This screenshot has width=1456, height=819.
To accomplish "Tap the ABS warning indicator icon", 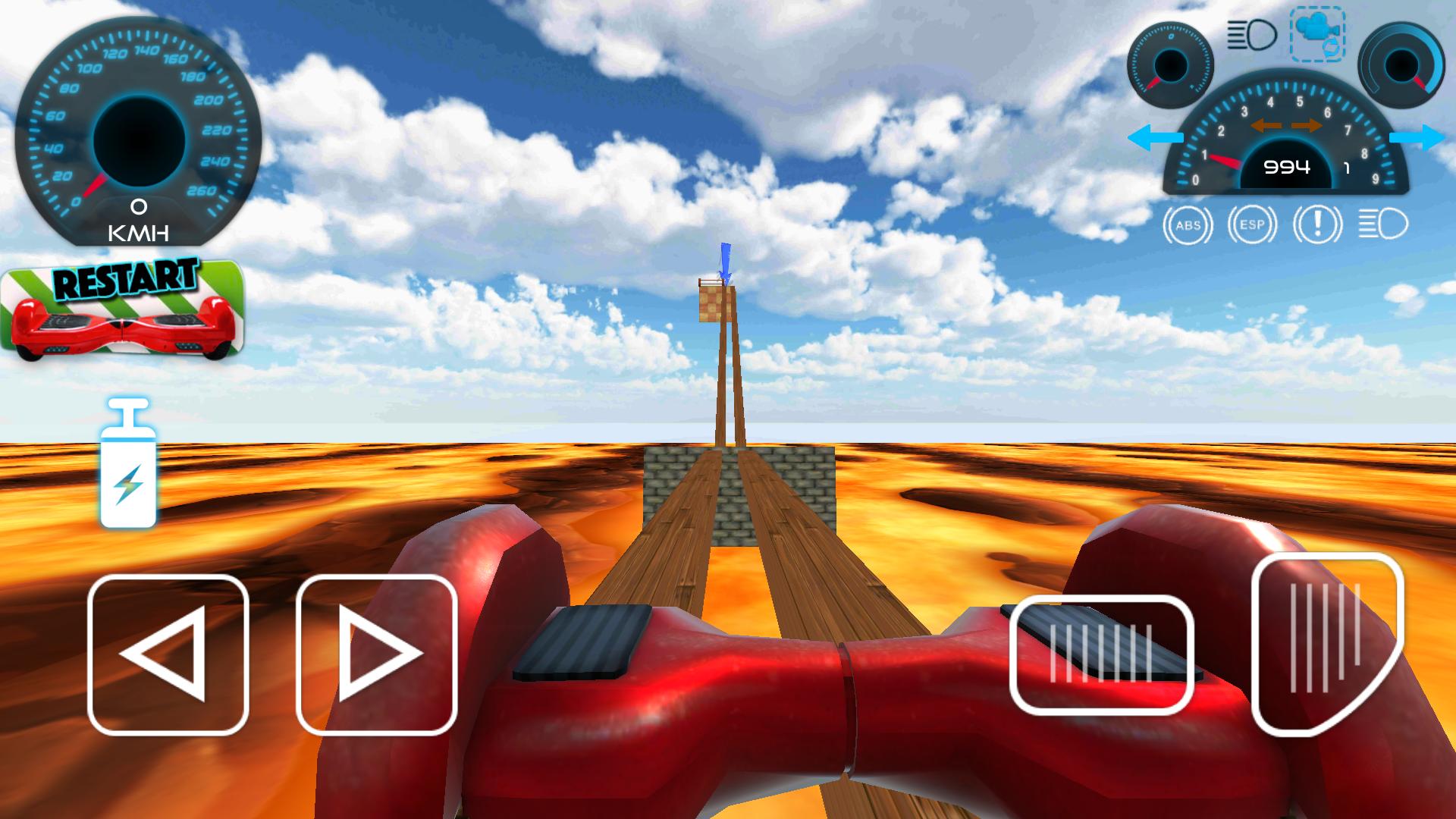I will pyautogui.click(x=1189, y=224).
